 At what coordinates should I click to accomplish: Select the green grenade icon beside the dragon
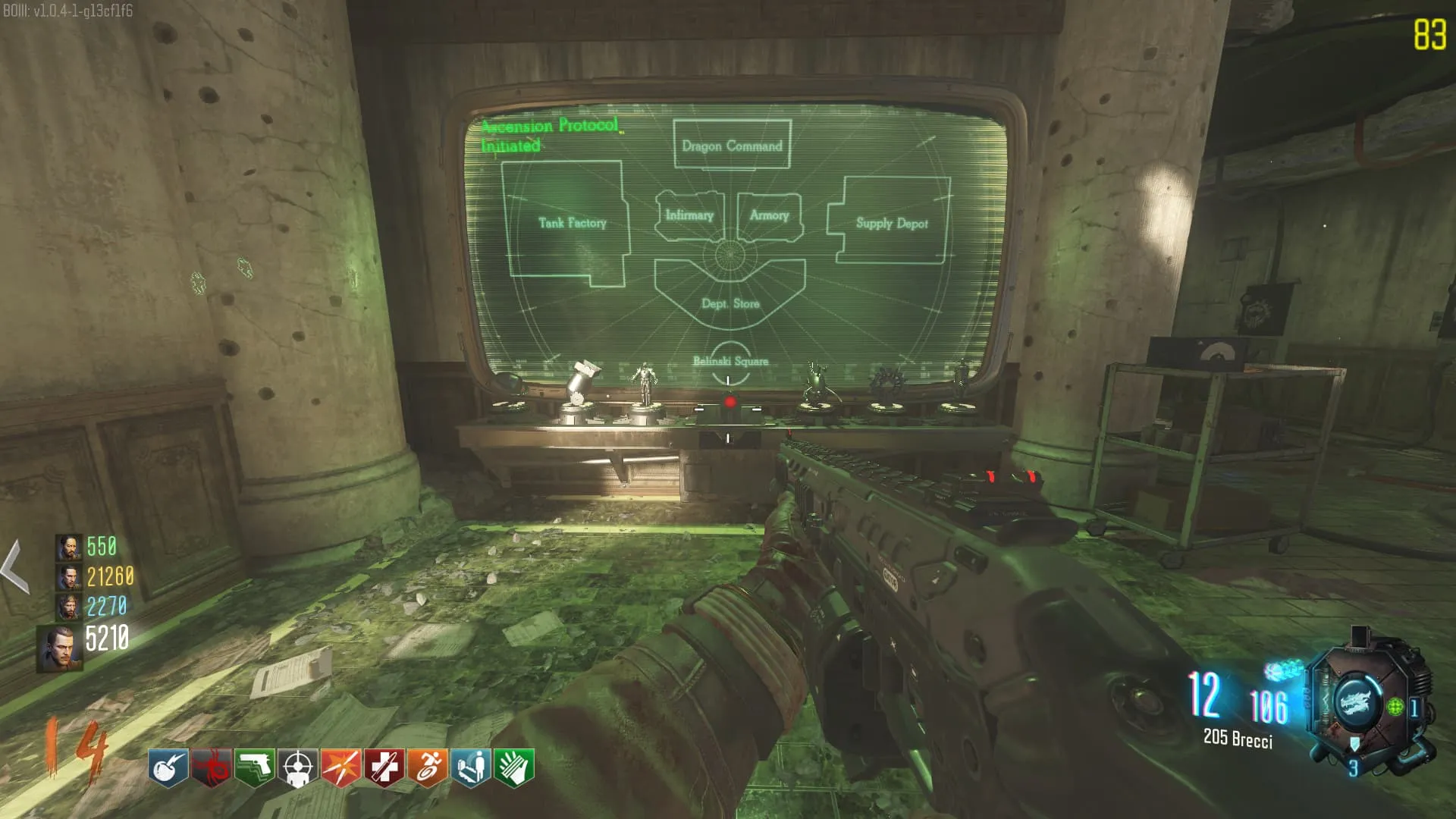[1395, 707]
